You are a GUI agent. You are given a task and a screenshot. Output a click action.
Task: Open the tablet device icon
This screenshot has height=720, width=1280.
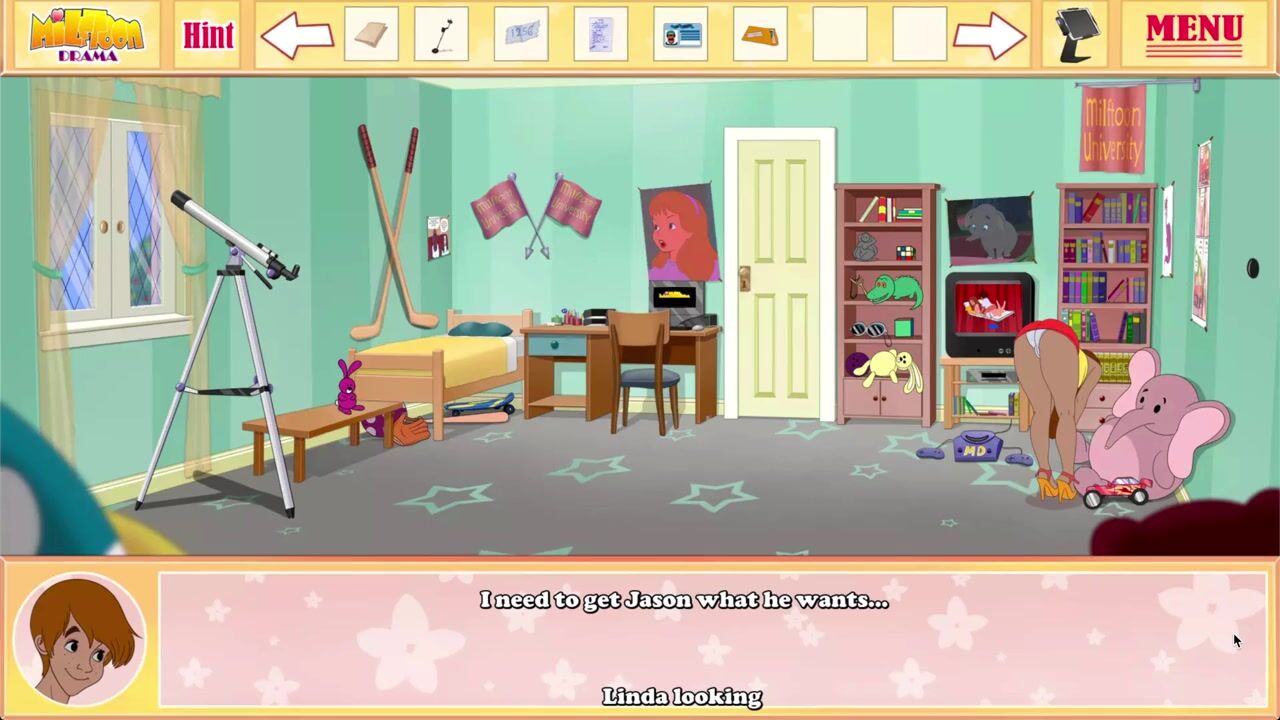click(1078, 35)
